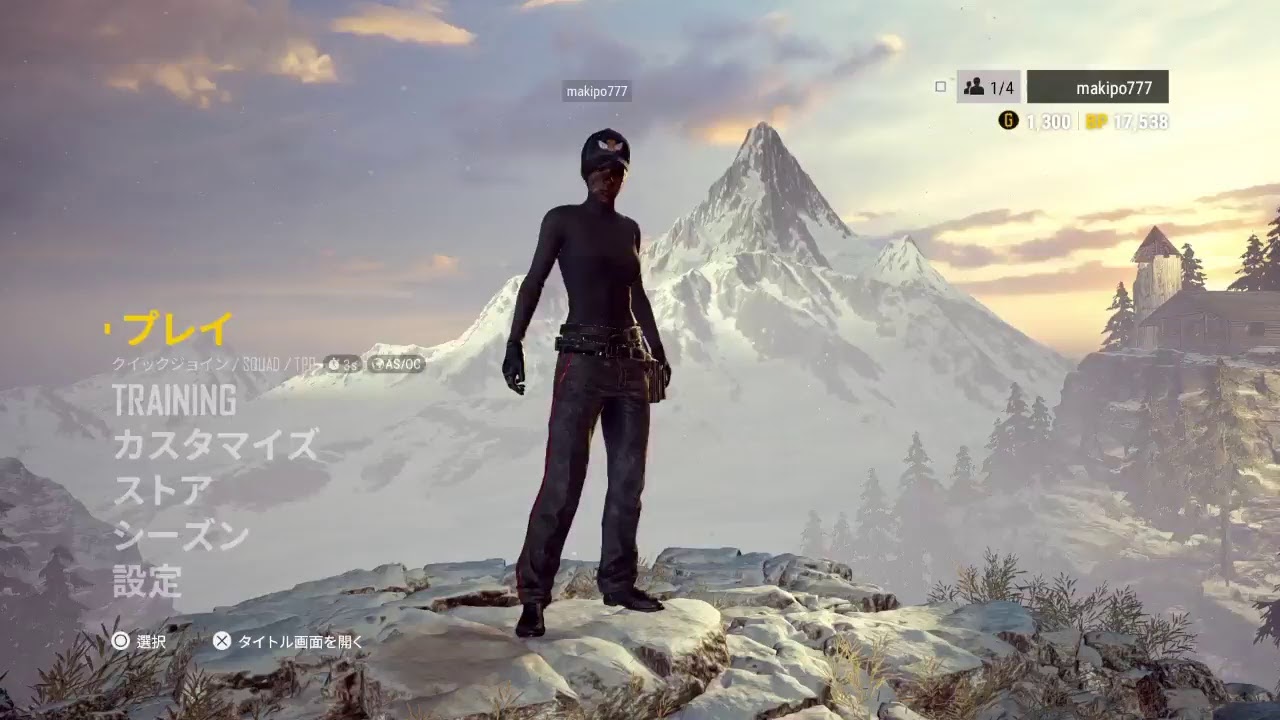Viewport: 1280px width, 720px height.
Task: Open 設定 settings
Action: tap(148, 581)
